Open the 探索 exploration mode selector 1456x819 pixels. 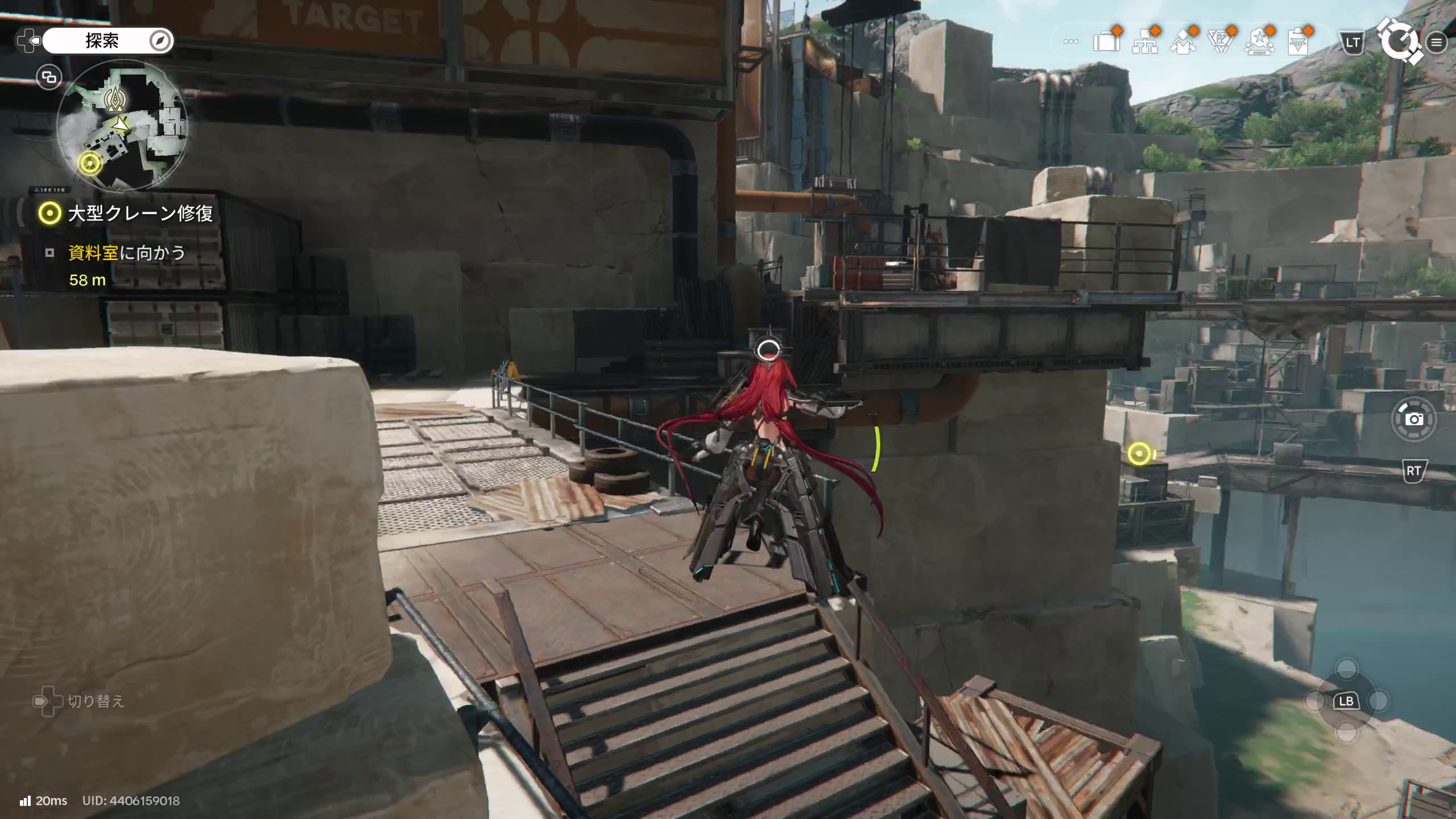[x=102, y=41]
